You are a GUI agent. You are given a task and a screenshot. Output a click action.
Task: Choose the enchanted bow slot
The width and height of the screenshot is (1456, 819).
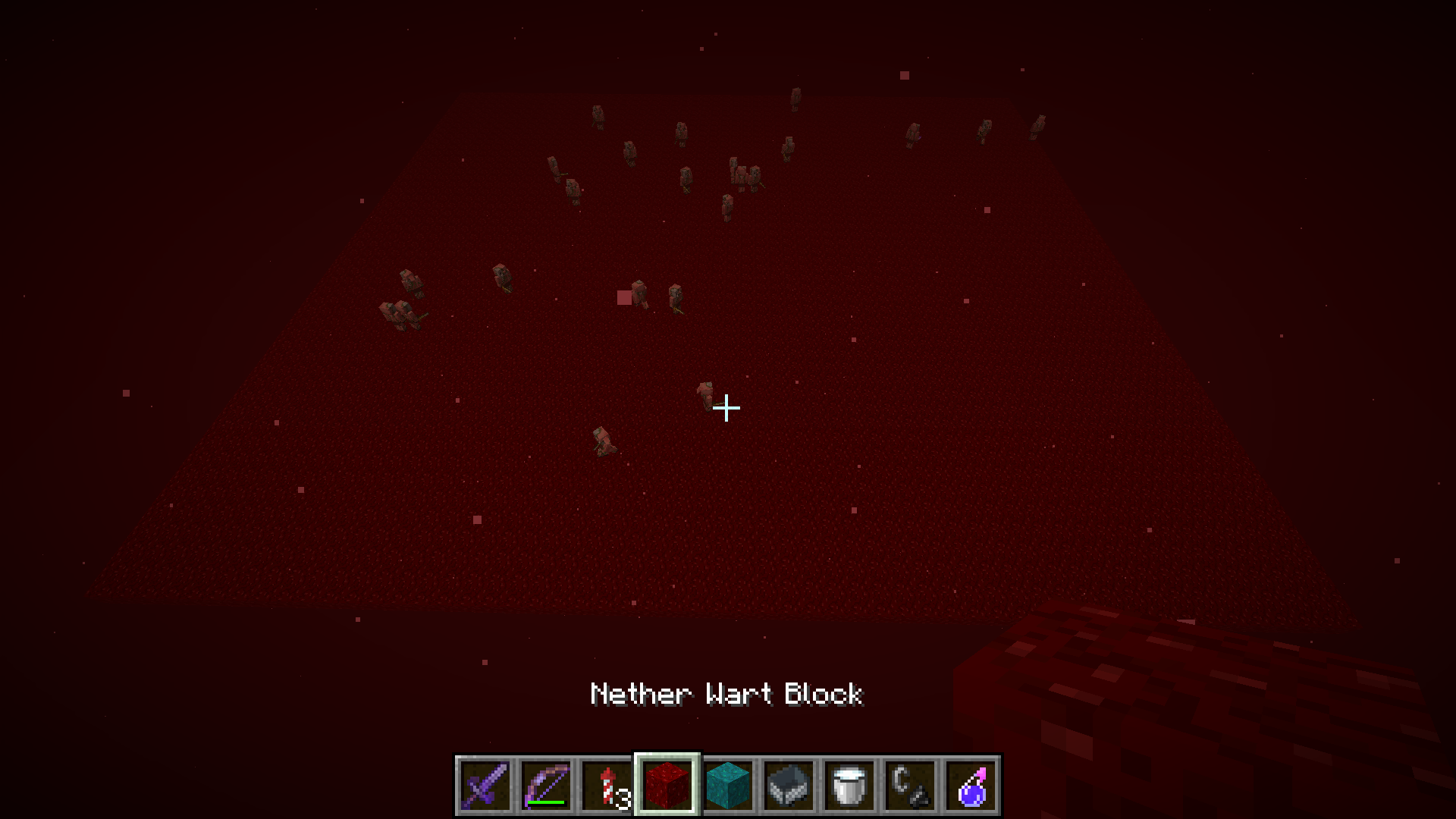(546, 785)
